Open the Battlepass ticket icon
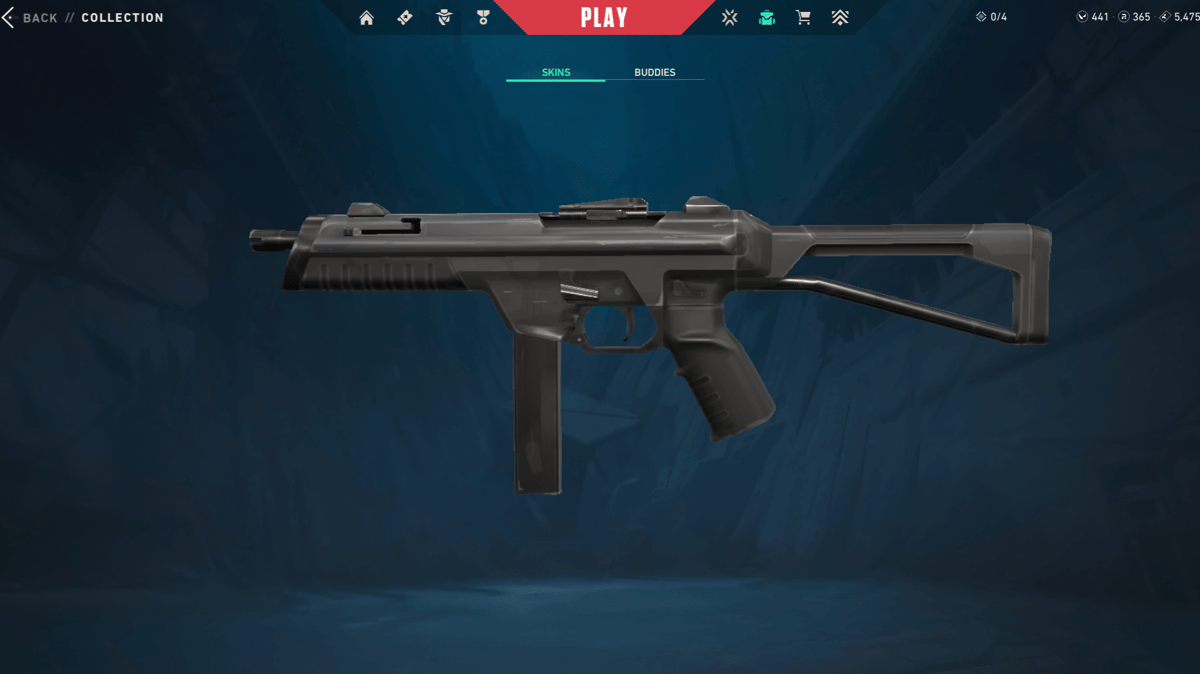 tap(405, 18)
